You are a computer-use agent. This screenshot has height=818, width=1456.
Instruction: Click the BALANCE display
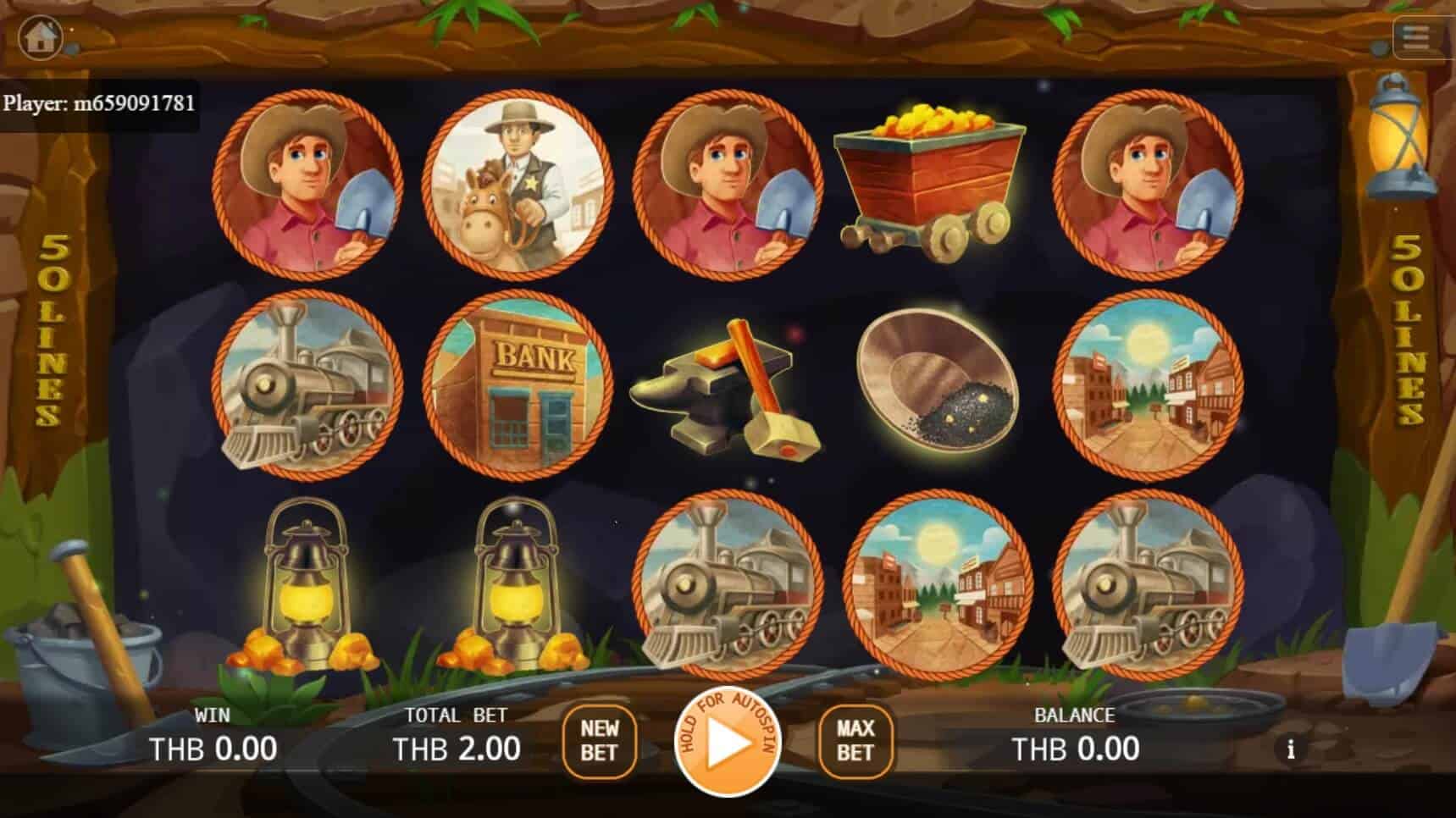point(1076,749)
